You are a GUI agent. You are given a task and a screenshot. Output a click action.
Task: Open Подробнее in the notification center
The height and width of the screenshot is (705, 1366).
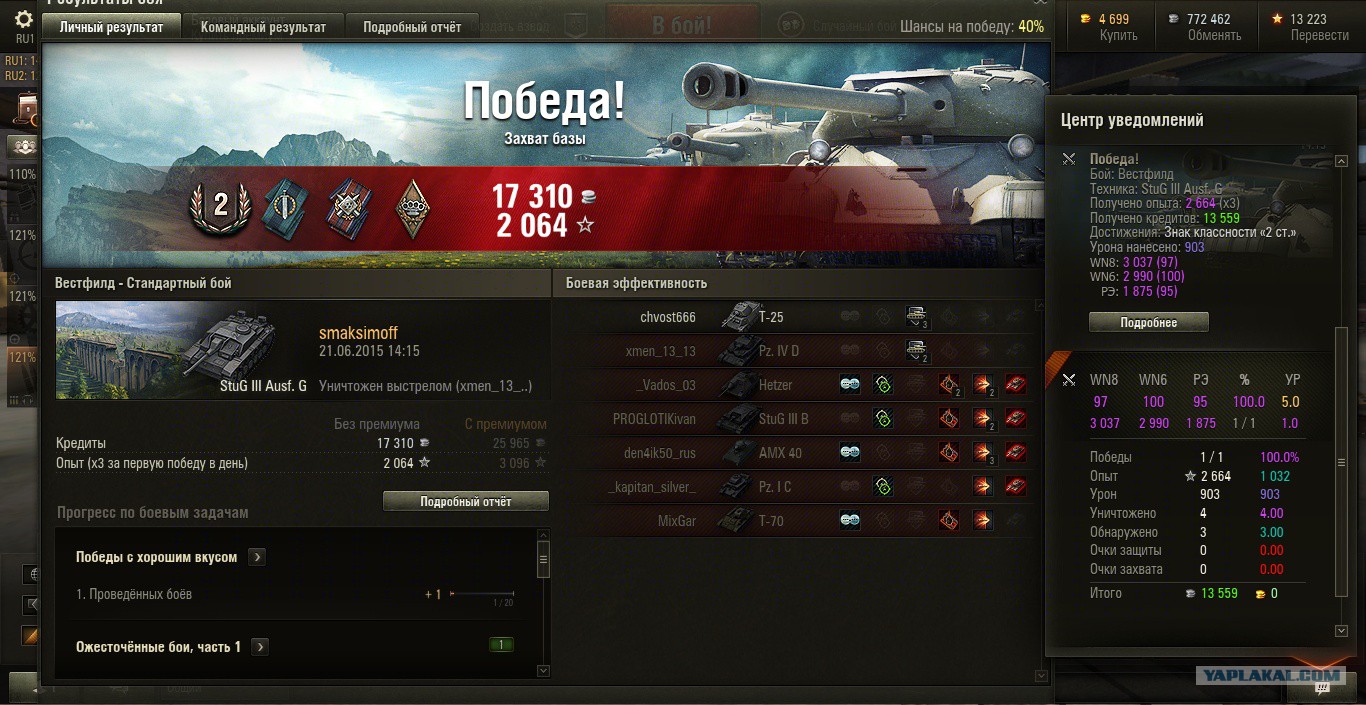tap(1148, 323)
